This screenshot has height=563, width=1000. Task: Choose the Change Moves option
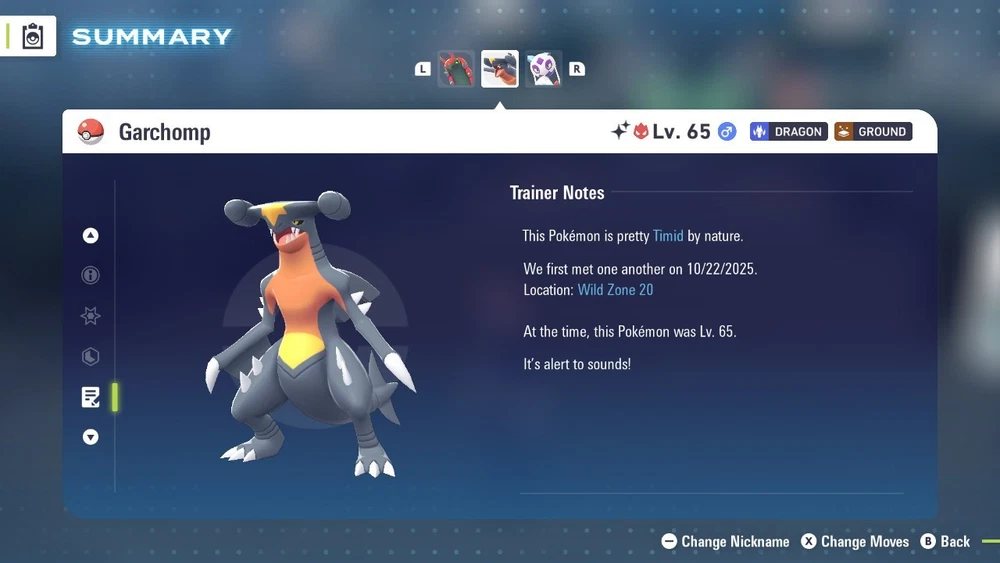pos(855,541)
